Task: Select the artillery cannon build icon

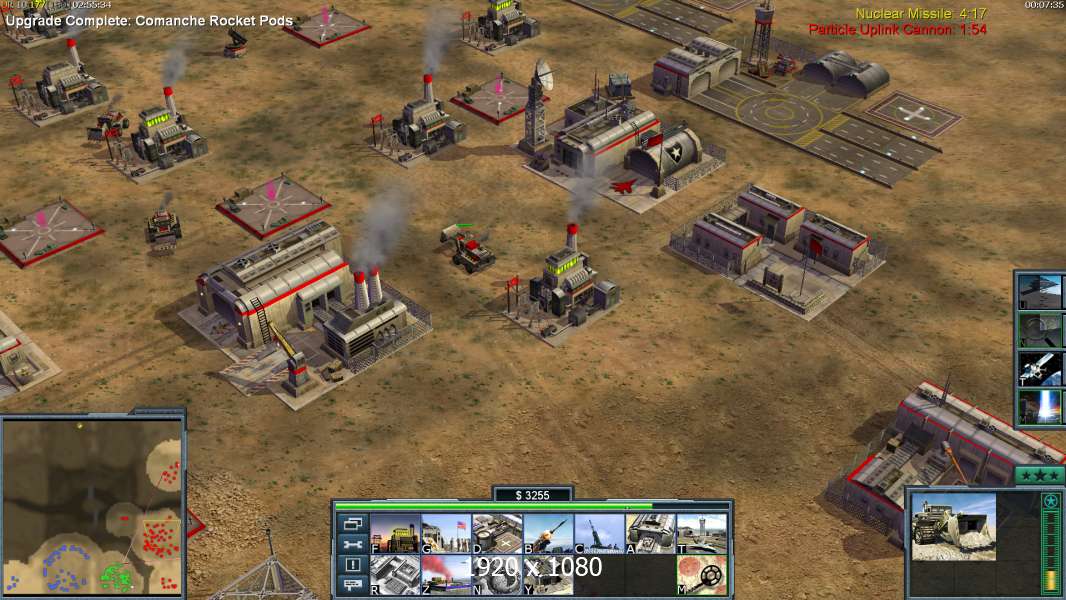Action: coord(599,534)
